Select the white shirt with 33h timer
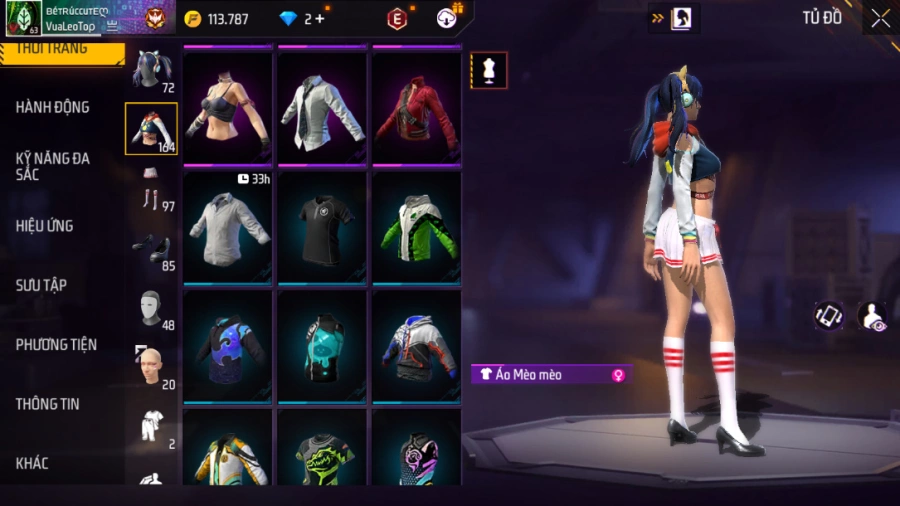 pyautogui.click(x=228, y=226)
